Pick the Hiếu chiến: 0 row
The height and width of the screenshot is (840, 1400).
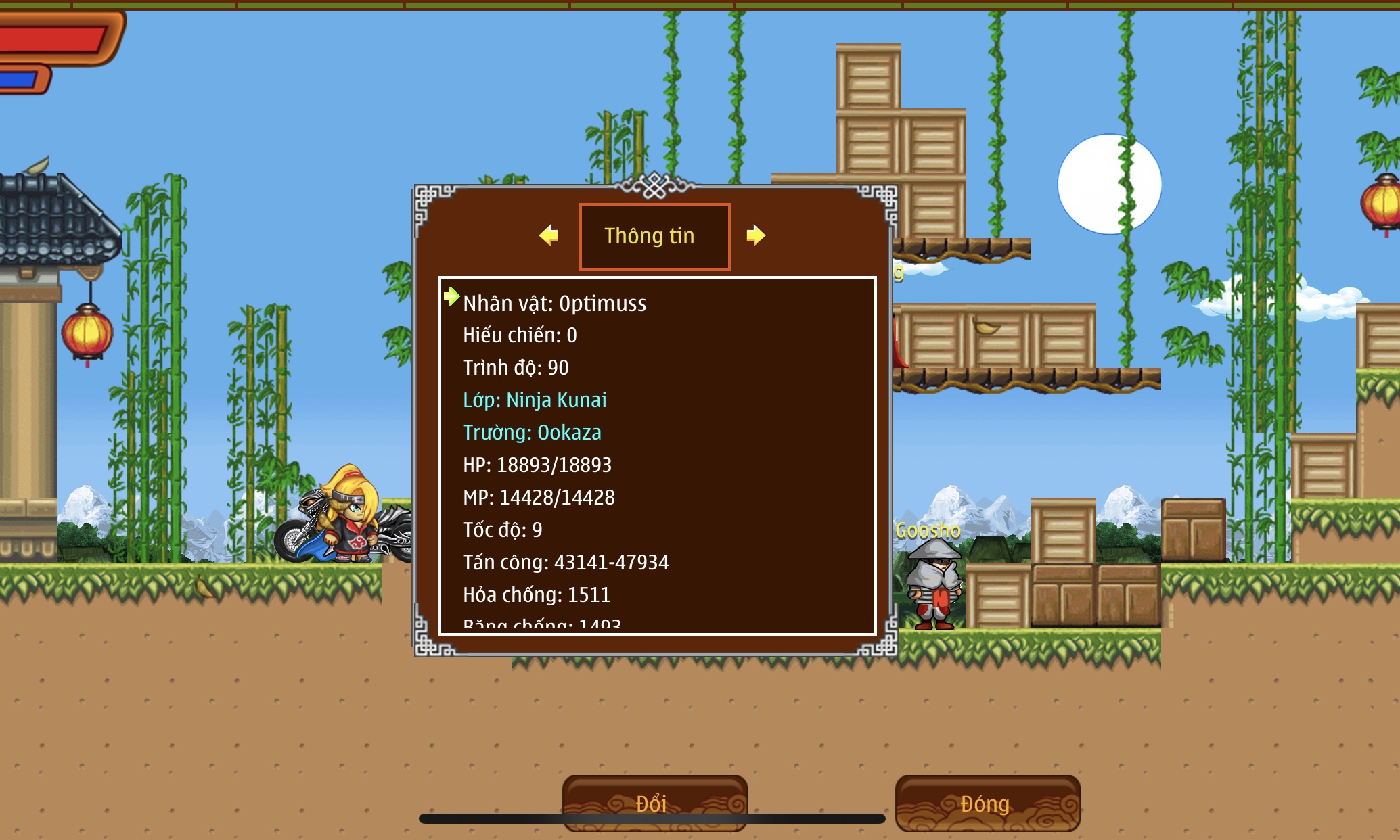[520, 335]
